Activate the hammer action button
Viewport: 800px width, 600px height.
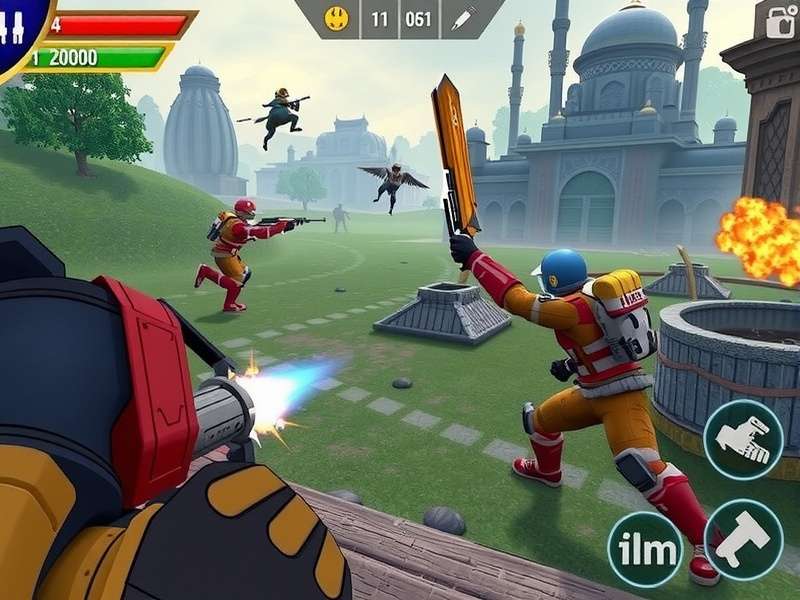click(x=744, y=539)
